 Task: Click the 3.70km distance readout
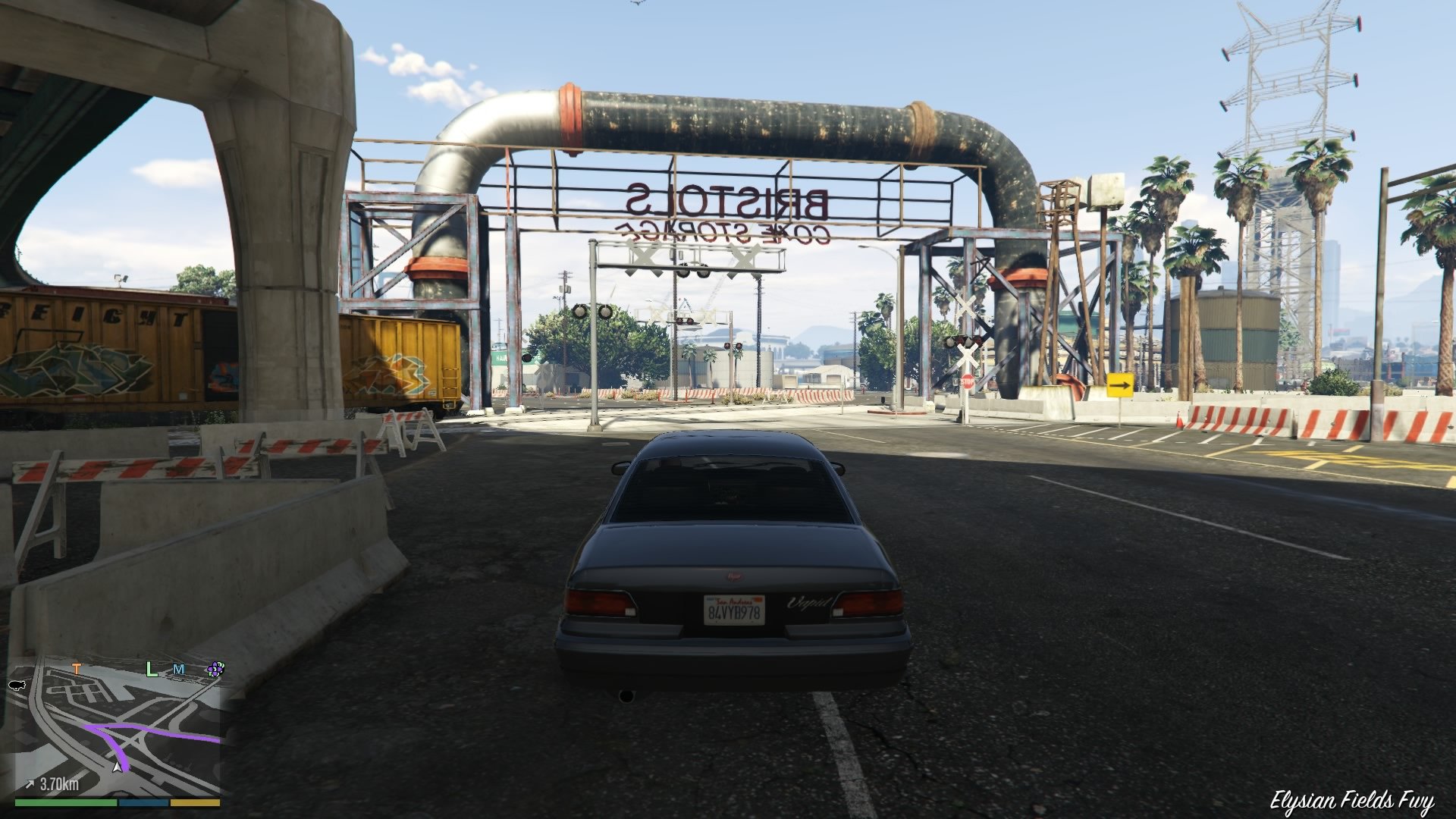59,783
